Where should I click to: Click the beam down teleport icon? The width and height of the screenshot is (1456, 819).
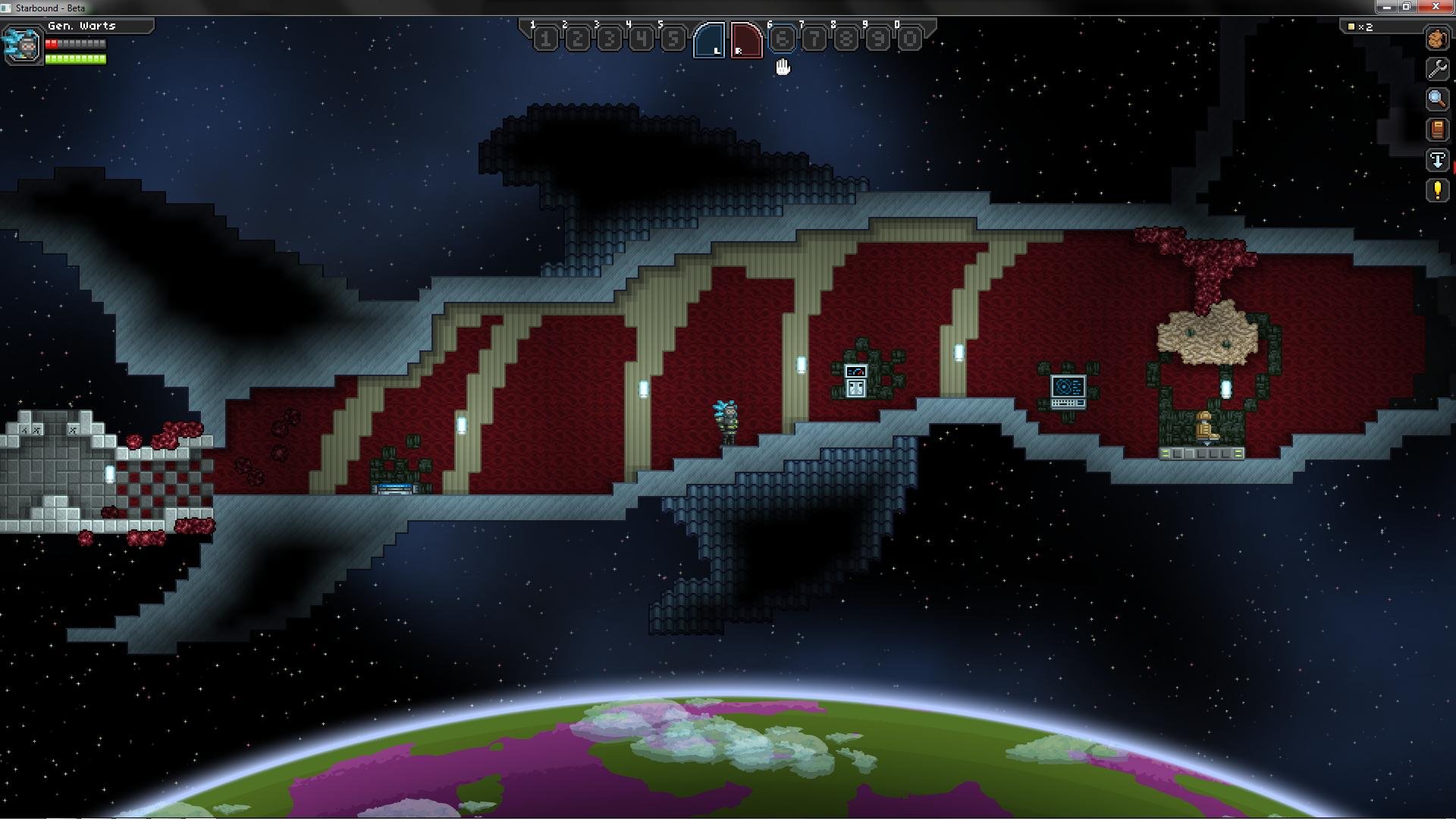pos(1437,160)
